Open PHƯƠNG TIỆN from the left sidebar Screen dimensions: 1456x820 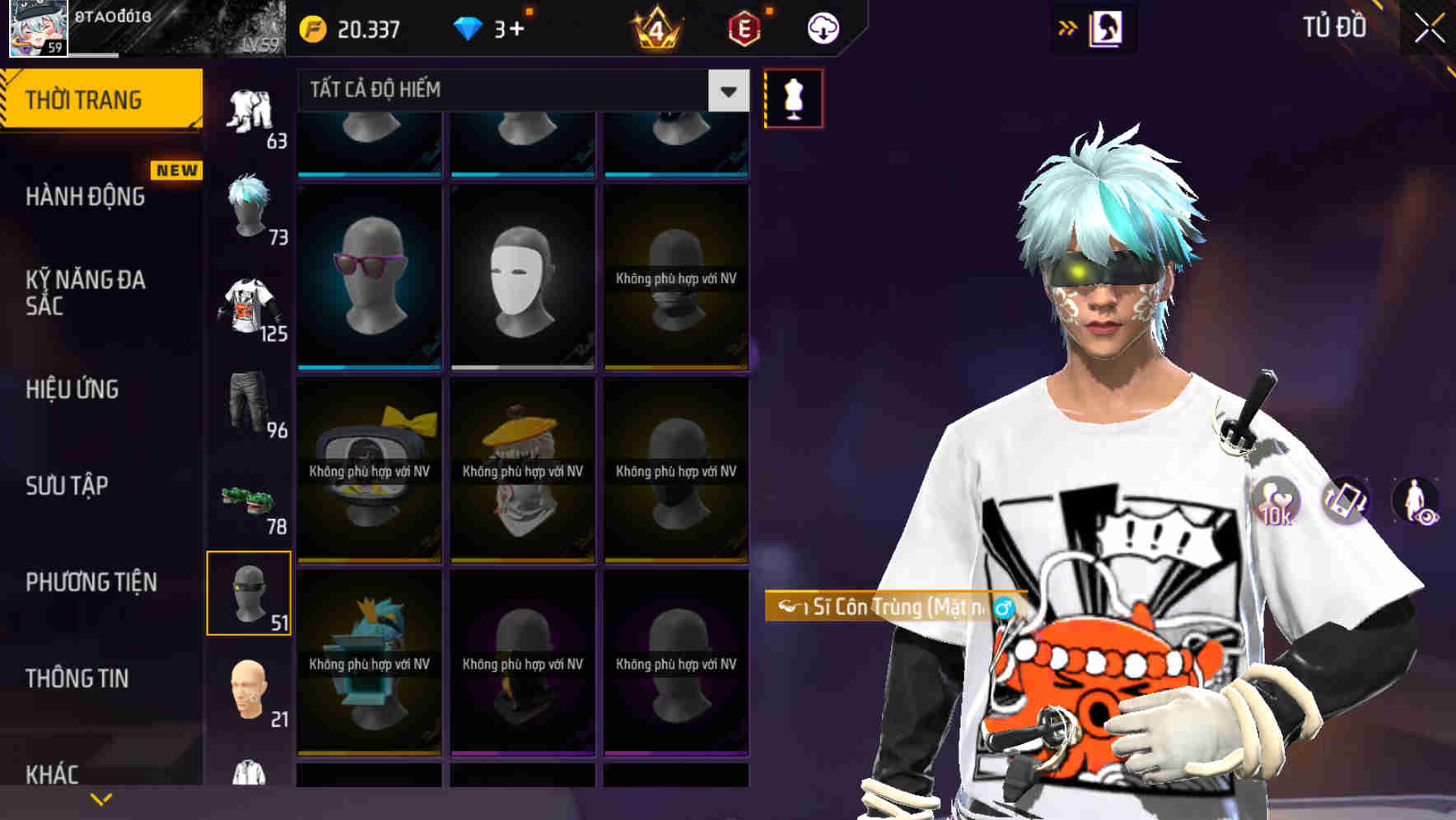[x=89, y=582]
